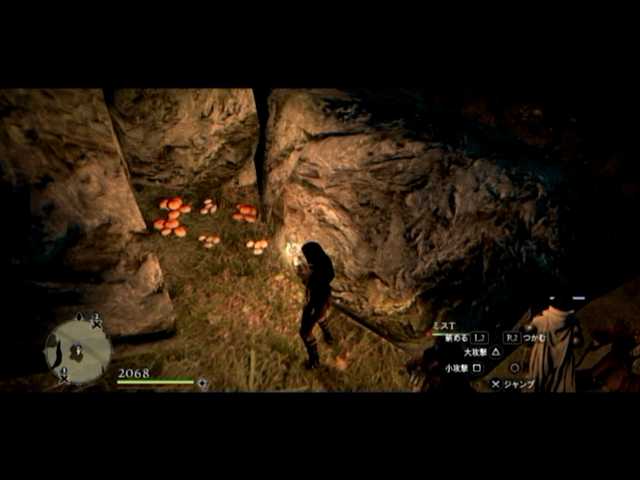The width and height of the screenshot is (640, 480).
Task: Click the lantern icon beside the health bar
Action: tap(203, 383)
